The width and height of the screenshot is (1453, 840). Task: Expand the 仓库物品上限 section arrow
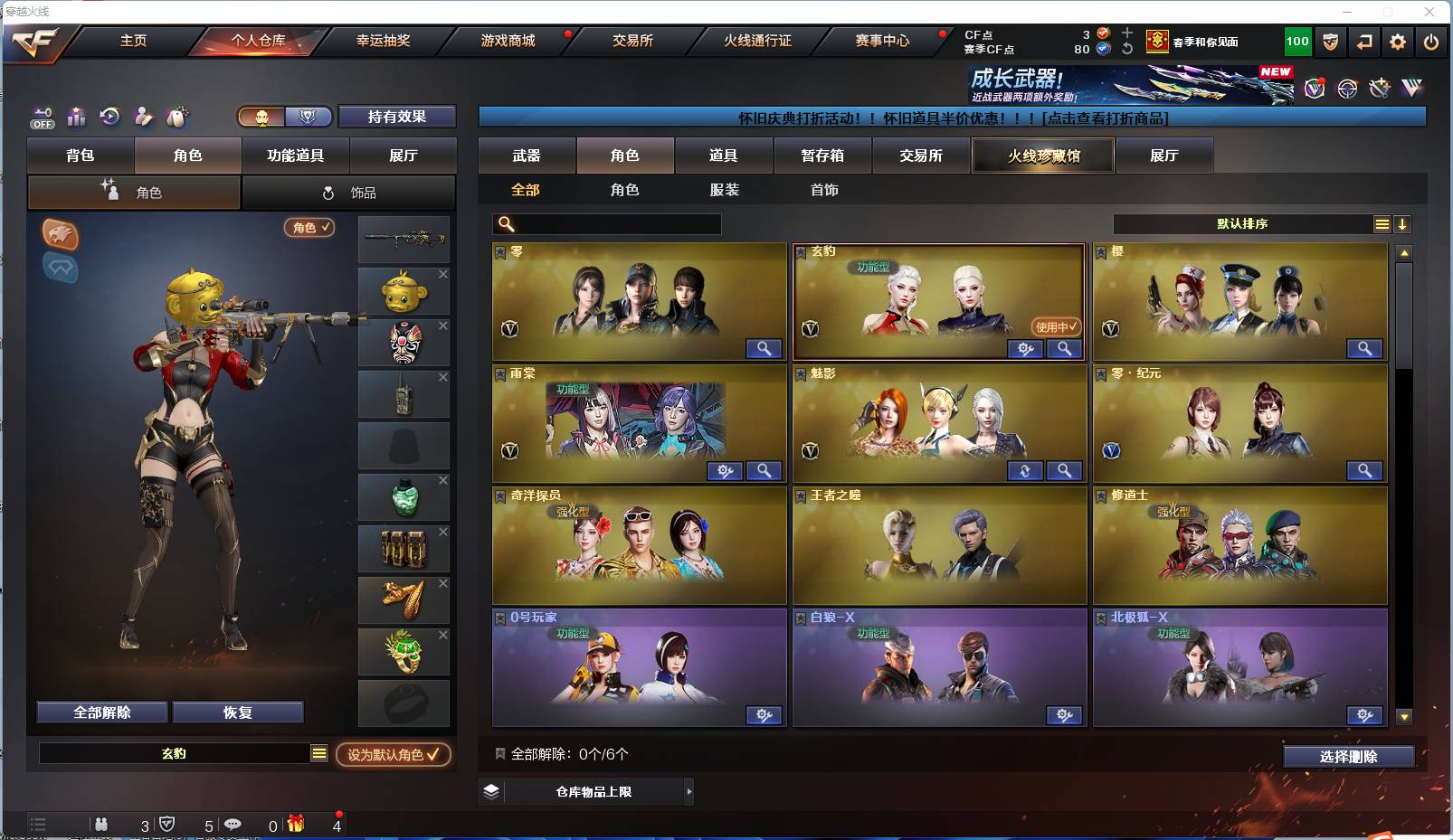point(689,791)
